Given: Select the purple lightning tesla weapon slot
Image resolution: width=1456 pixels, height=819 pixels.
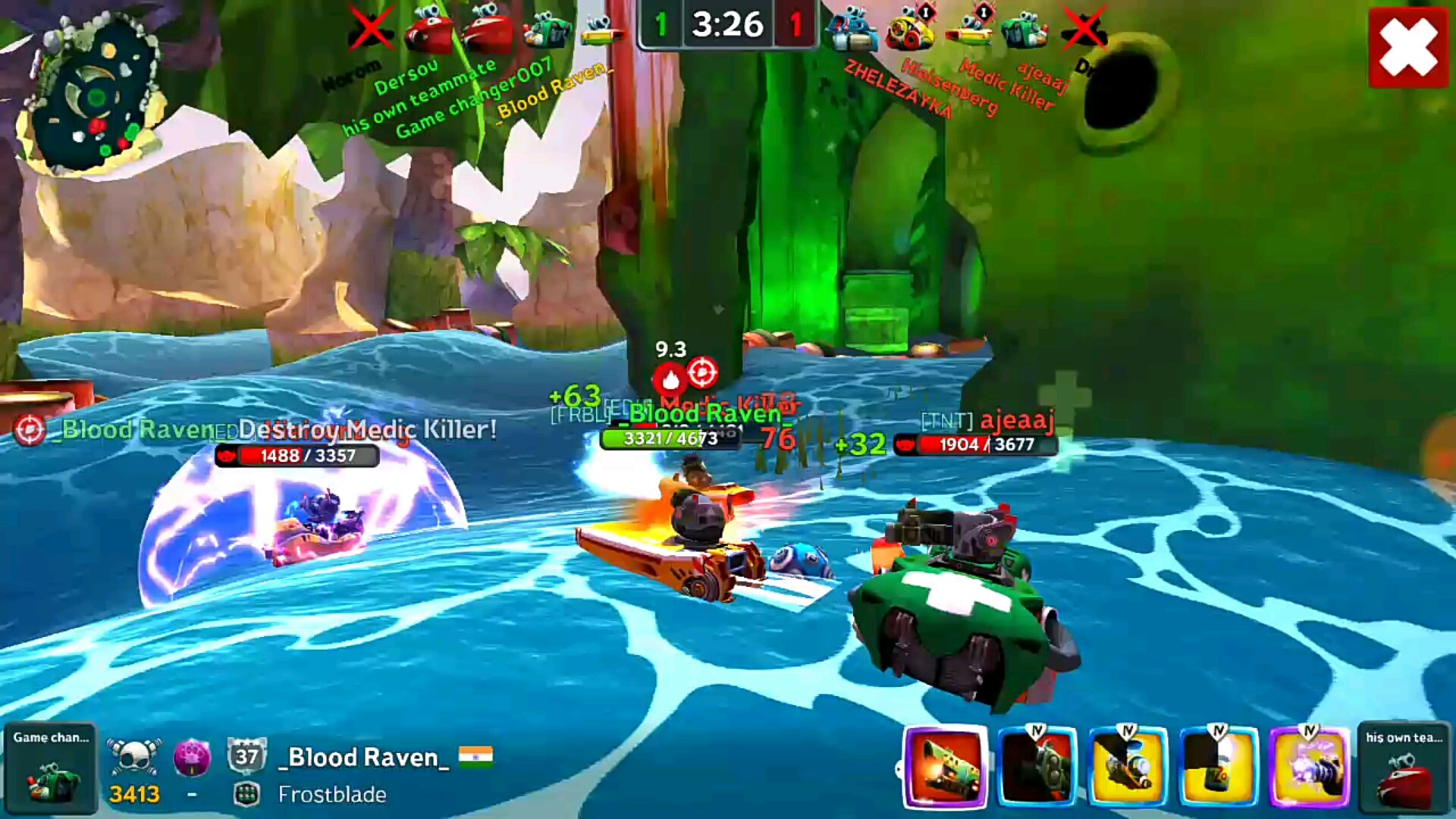Looking at the screenshot, I should [x=1310, y=767].
